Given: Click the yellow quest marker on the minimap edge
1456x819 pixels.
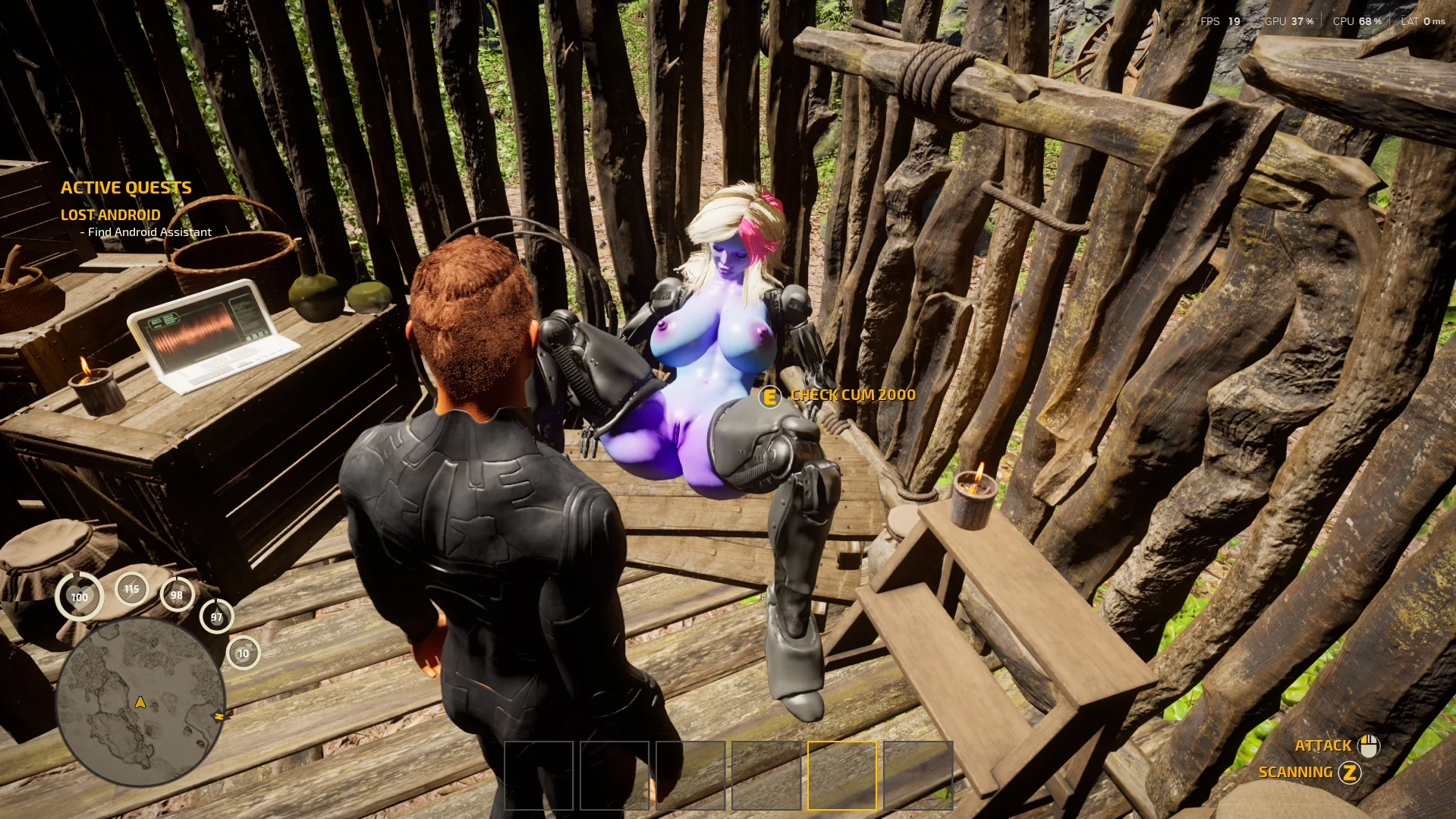Looking at the screenshot, I should (219, 716).
